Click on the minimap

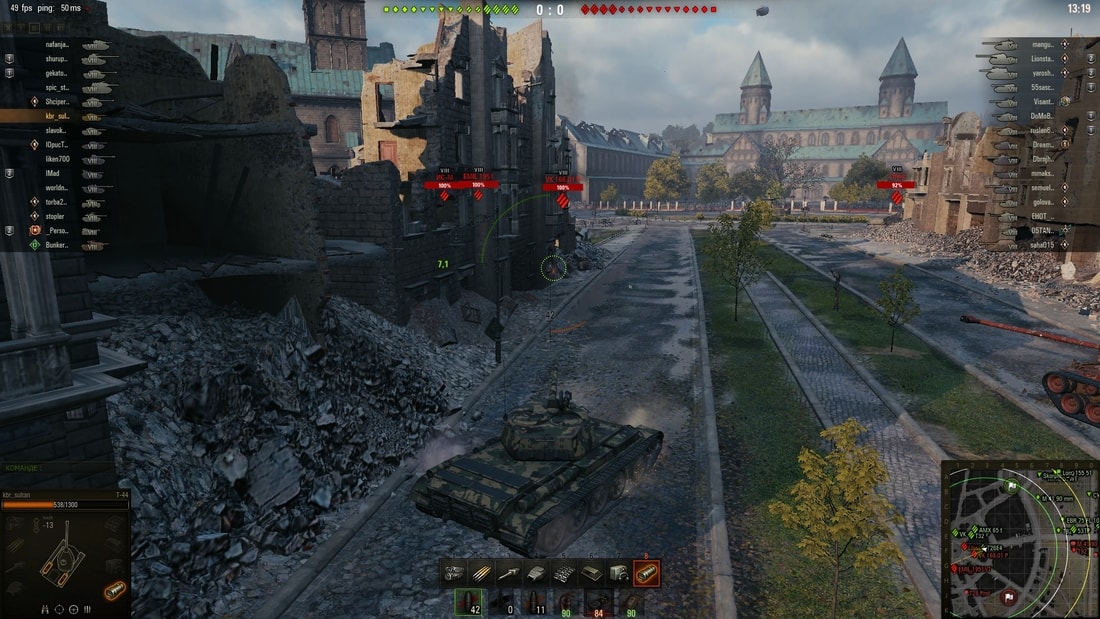tap(1019, 538)
